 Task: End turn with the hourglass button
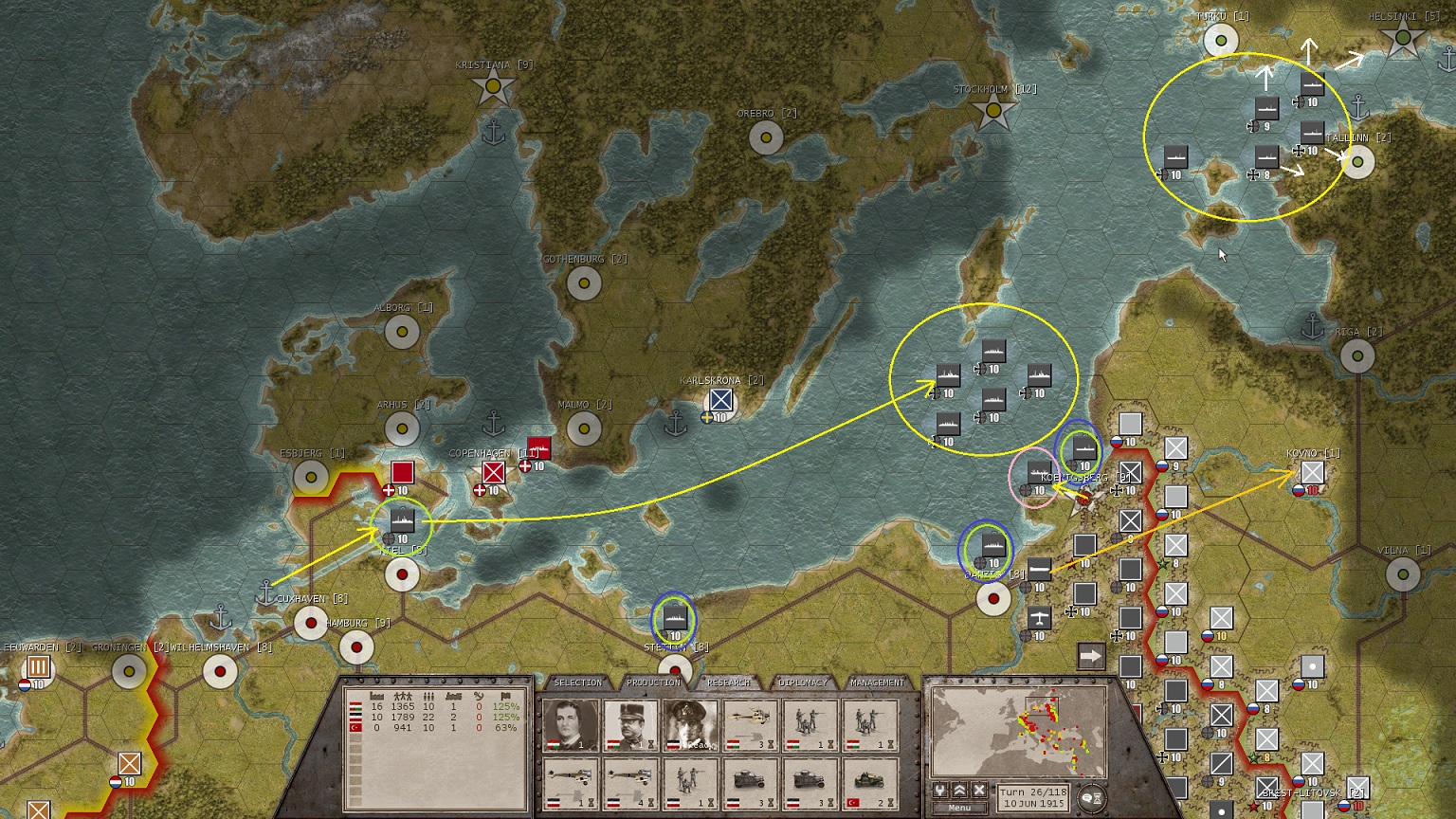[x=1091, y=798]
